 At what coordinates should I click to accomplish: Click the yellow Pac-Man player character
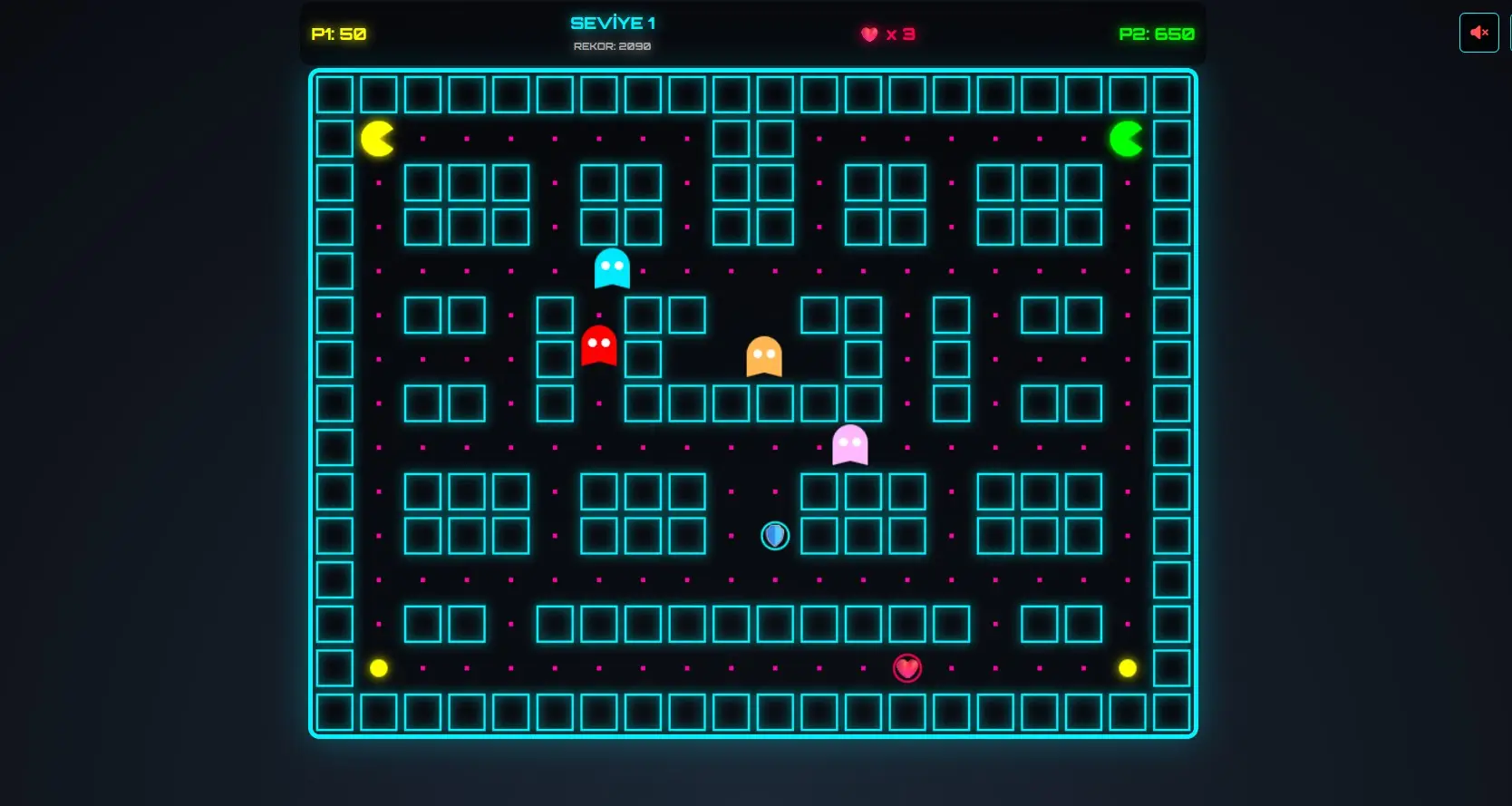pyautogui.click(x=377, y=137)
